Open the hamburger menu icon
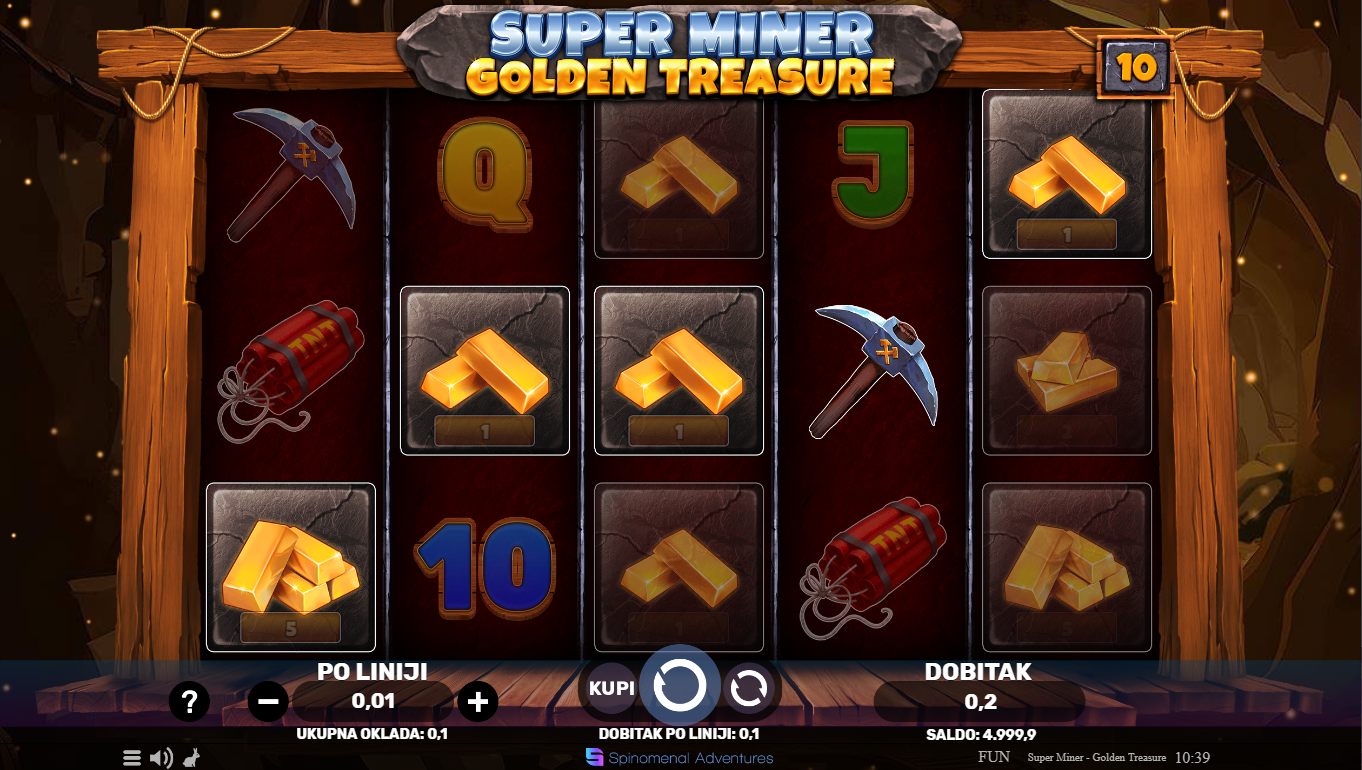Viewport: 1362px width, 770px height. tap(132, 758)
